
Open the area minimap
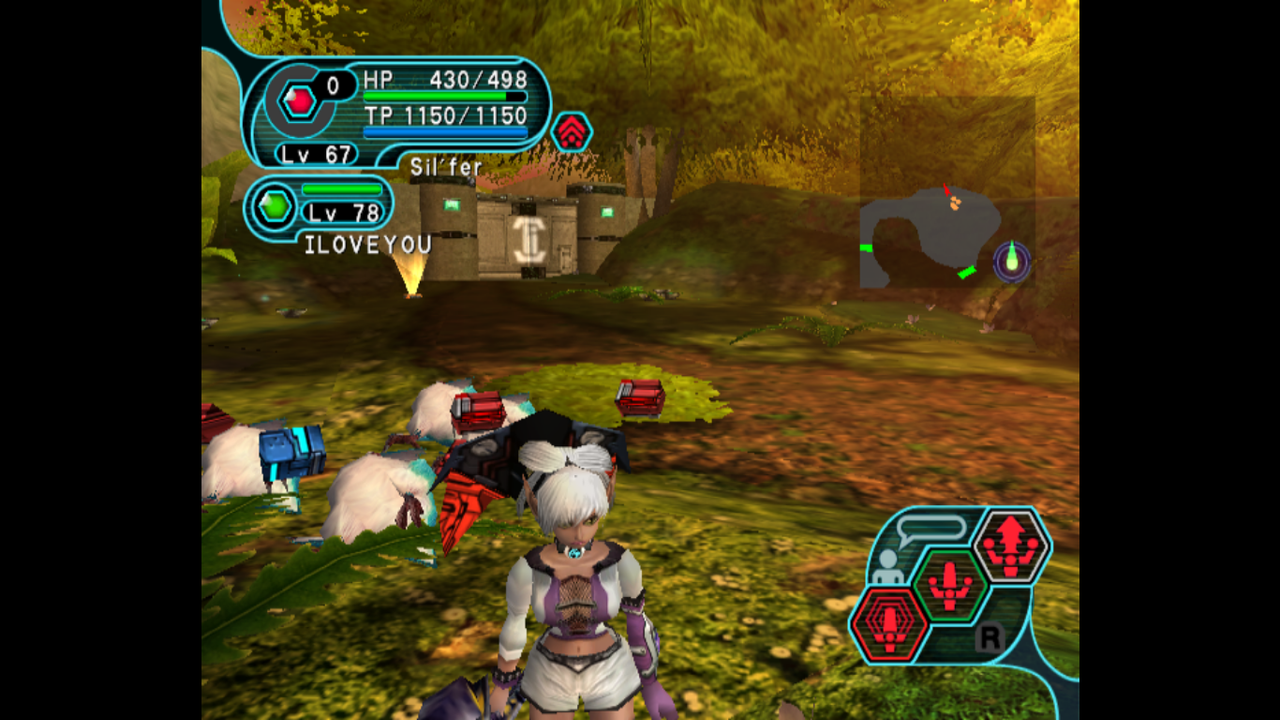tap(931, 236)
